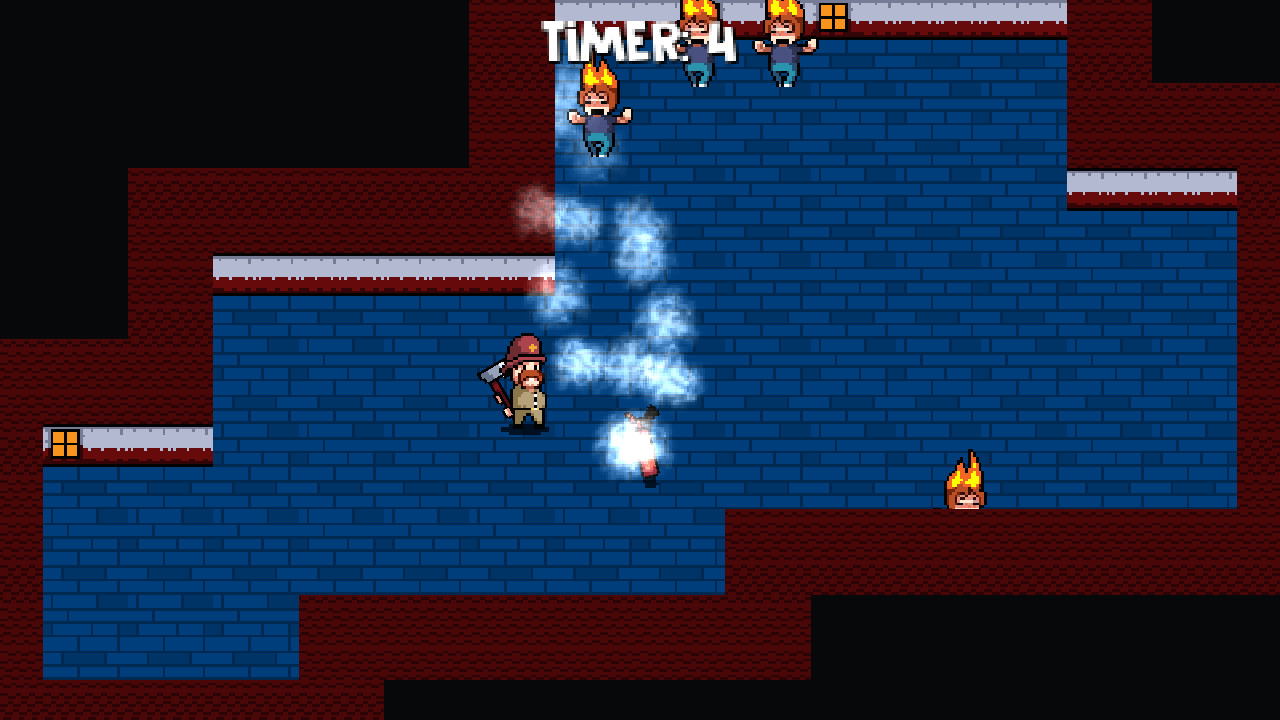Toggle the orange window on the left ledge
Viewport: 1280px width, 720px height.
pyautogui.click(x=63, y=442)
